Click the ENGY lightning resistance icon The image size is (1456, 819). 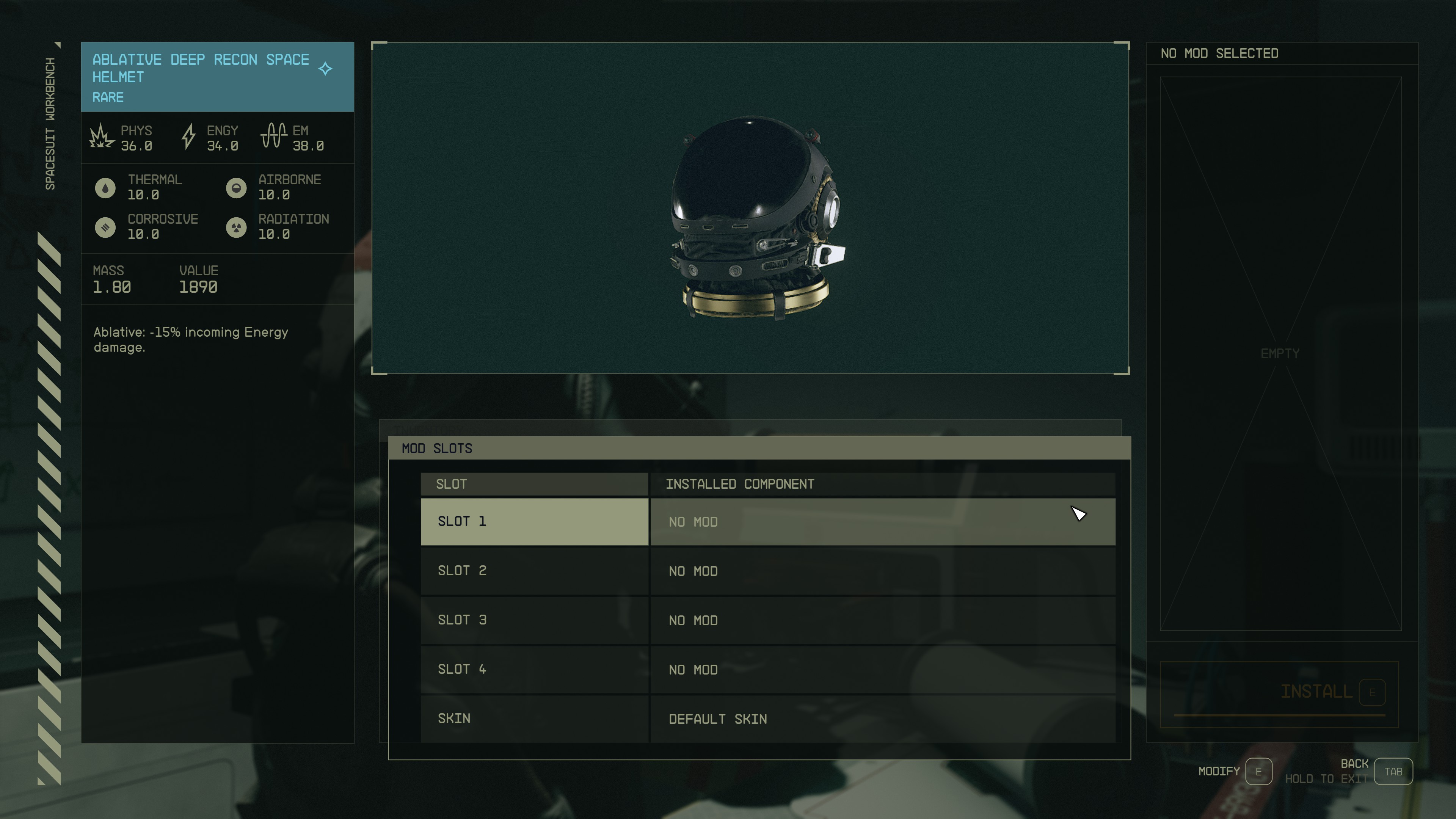coord(188,137)
